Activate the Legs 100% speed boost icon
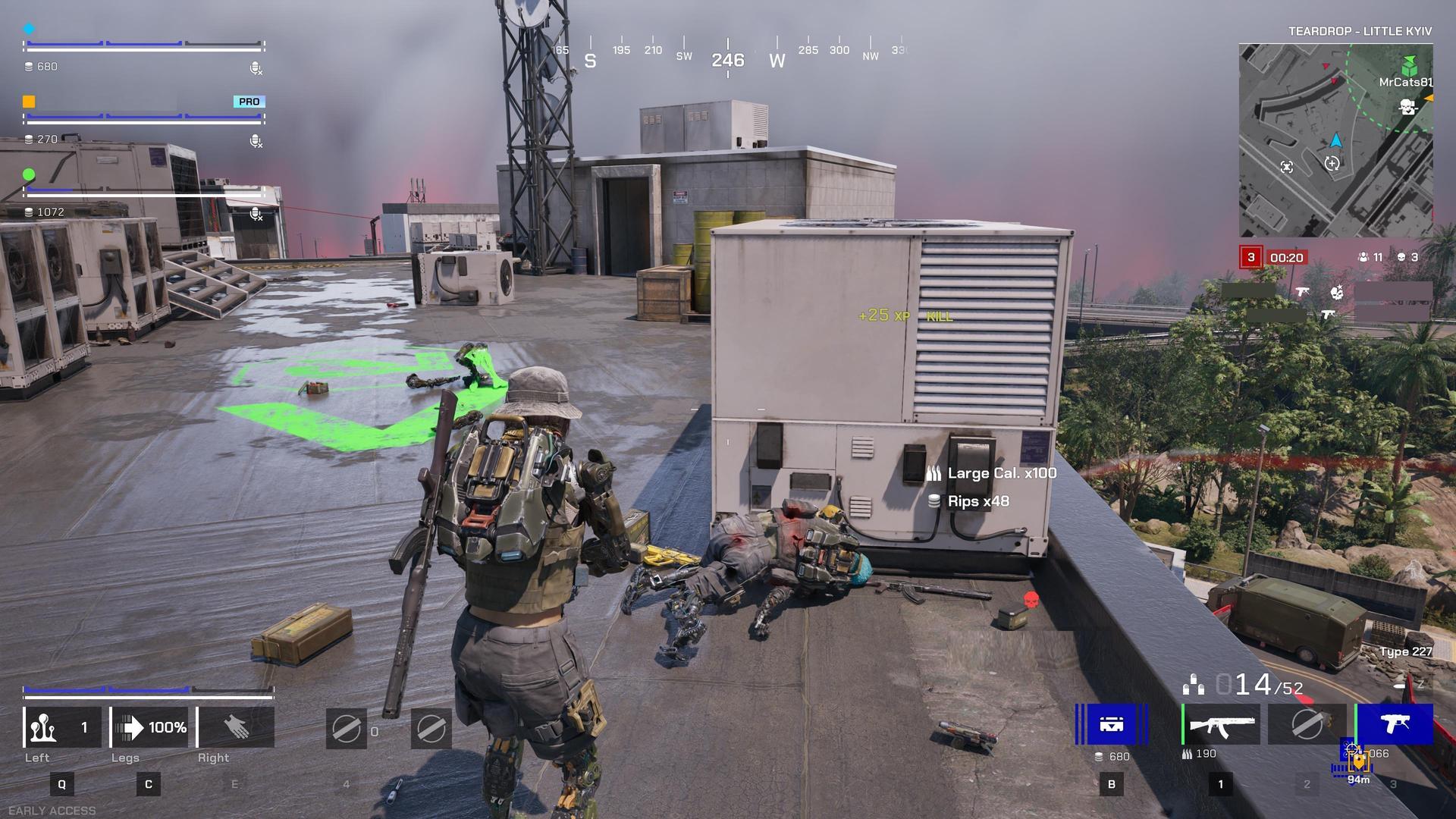The image size is (1456, 819). tap(149, 726)
